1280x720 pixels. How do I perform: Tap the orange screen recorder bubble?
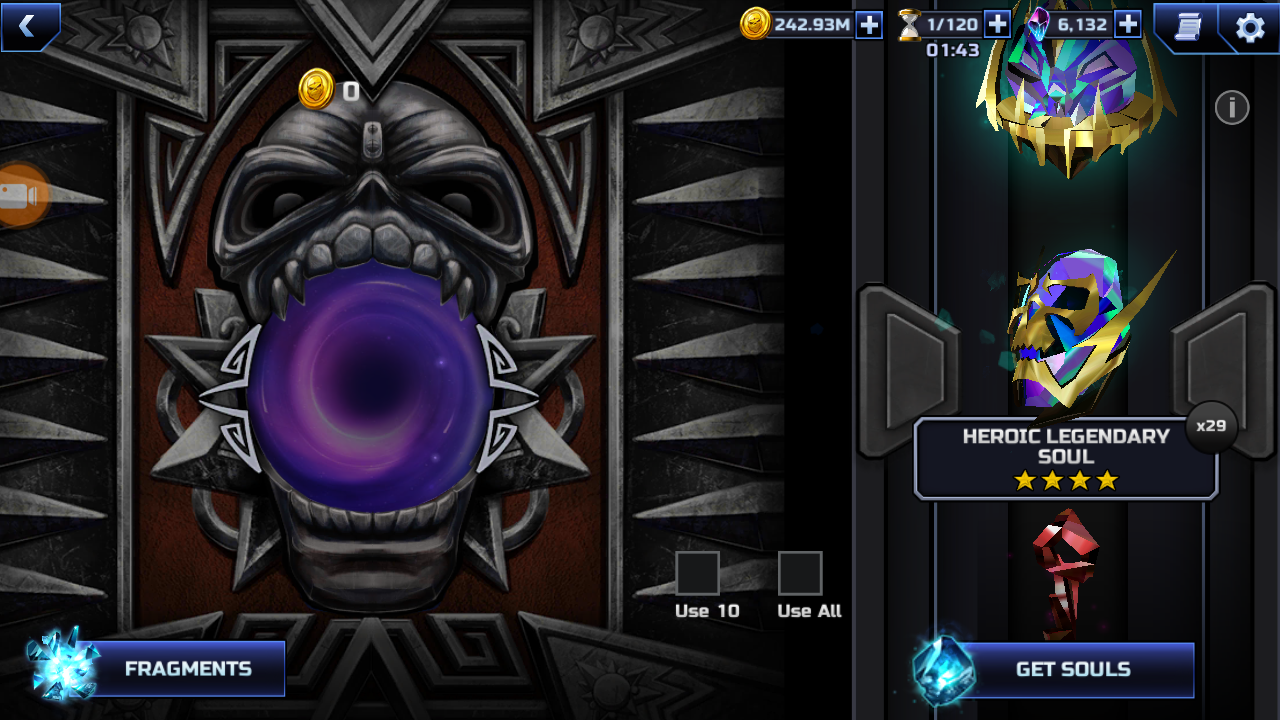click(x=20, y=196)
